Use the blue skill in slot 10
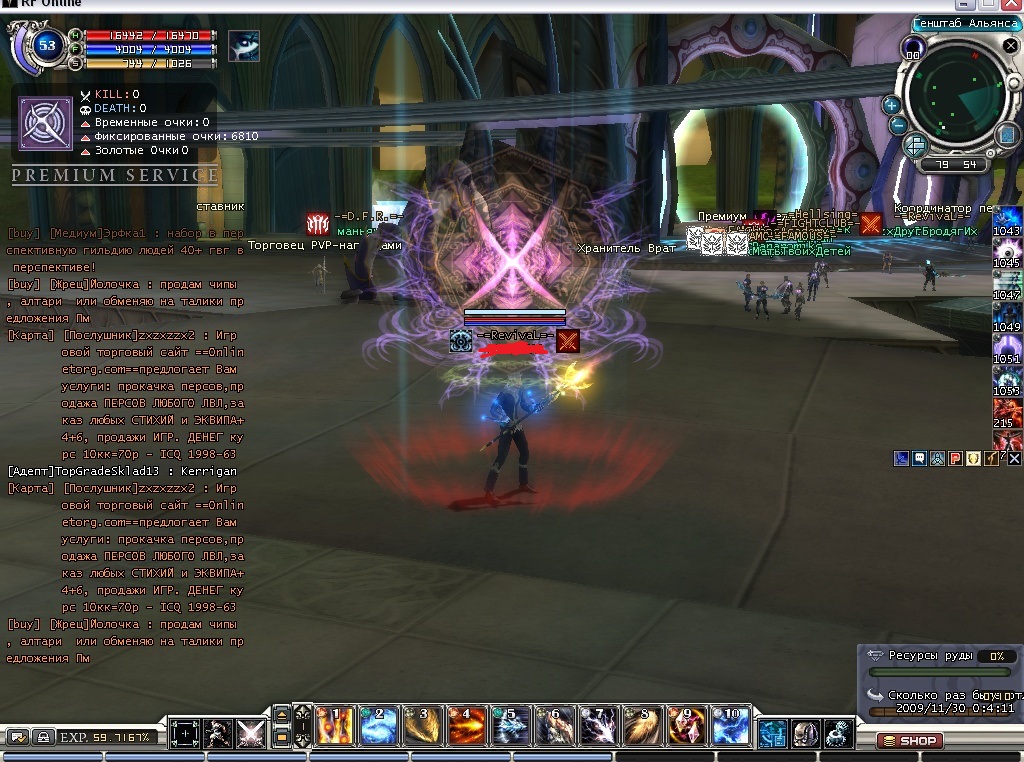The image size is (1024, 762). click(731, 726)
